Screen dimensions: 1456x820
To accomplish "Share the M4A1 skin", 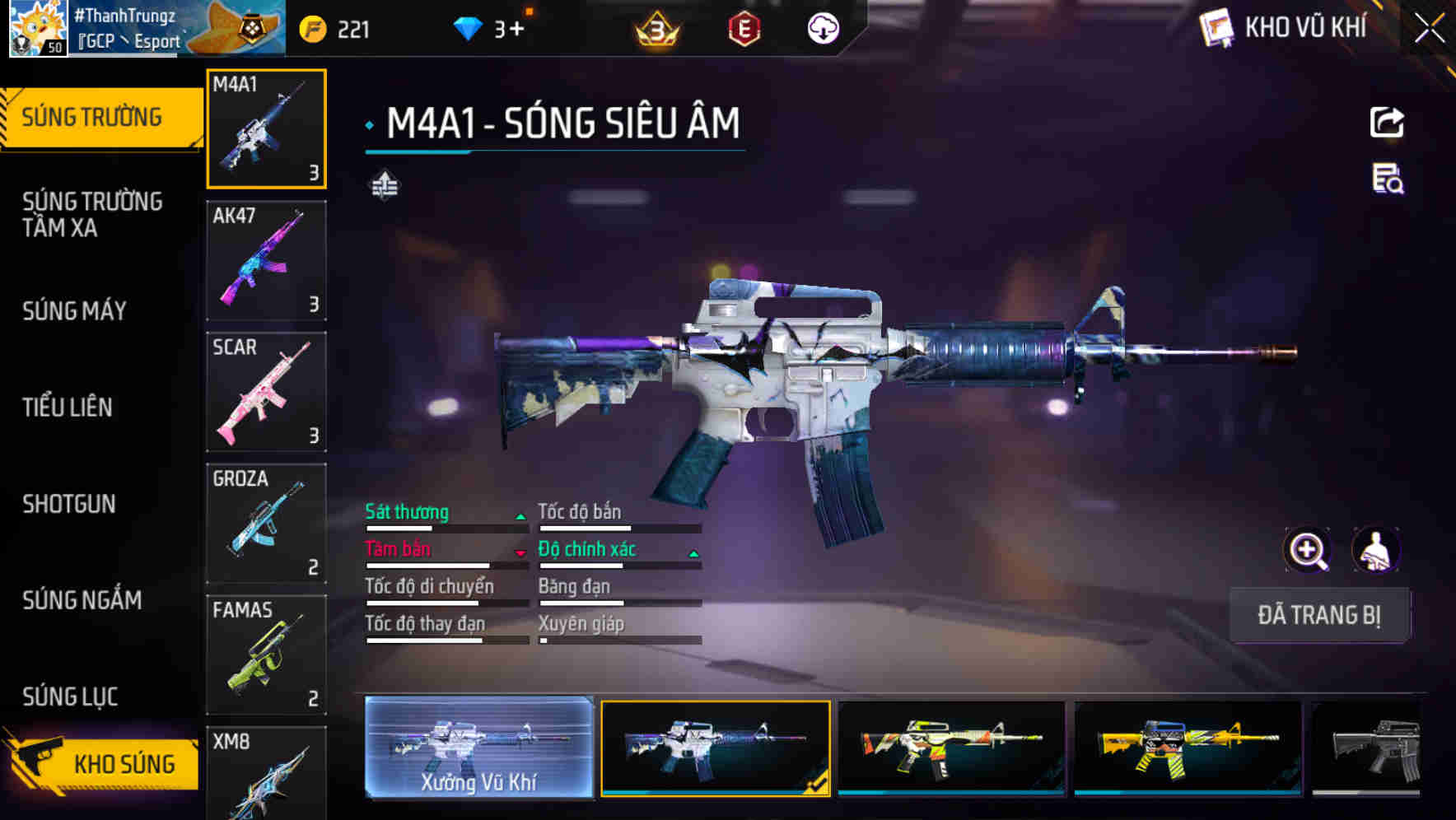I will [x=1387, y=123].
